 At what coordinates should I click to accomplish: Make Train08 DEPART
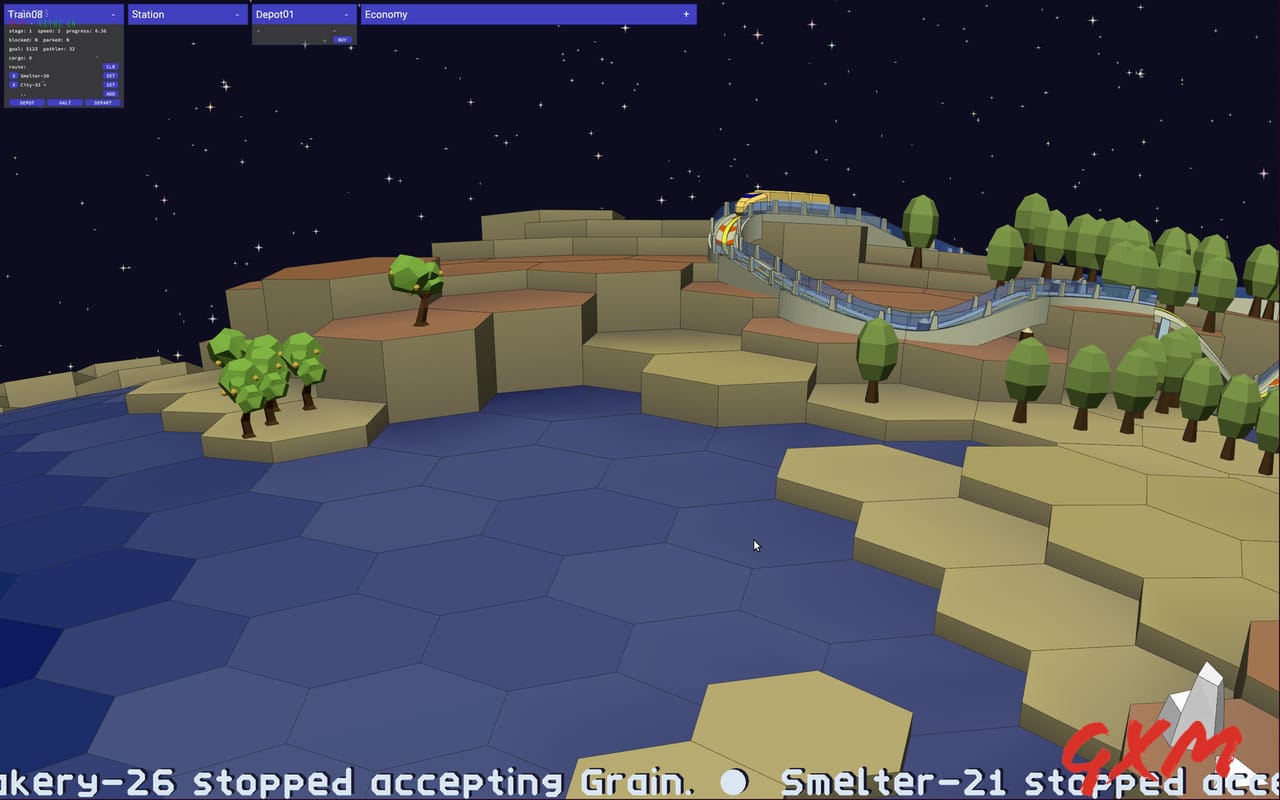coord(102,102)
